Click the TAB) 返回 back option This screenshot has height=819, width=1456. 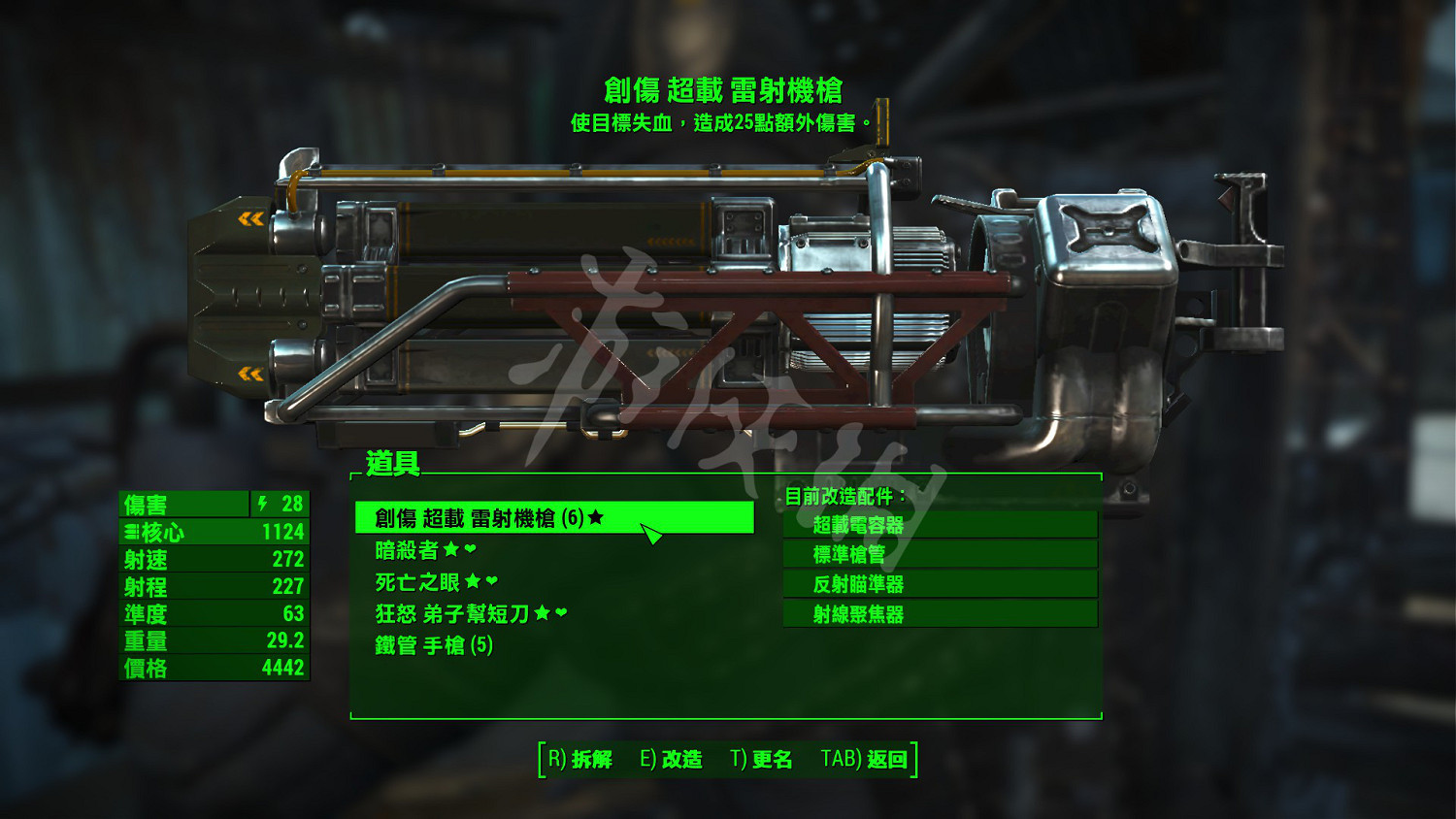click(x=862, y=760)
